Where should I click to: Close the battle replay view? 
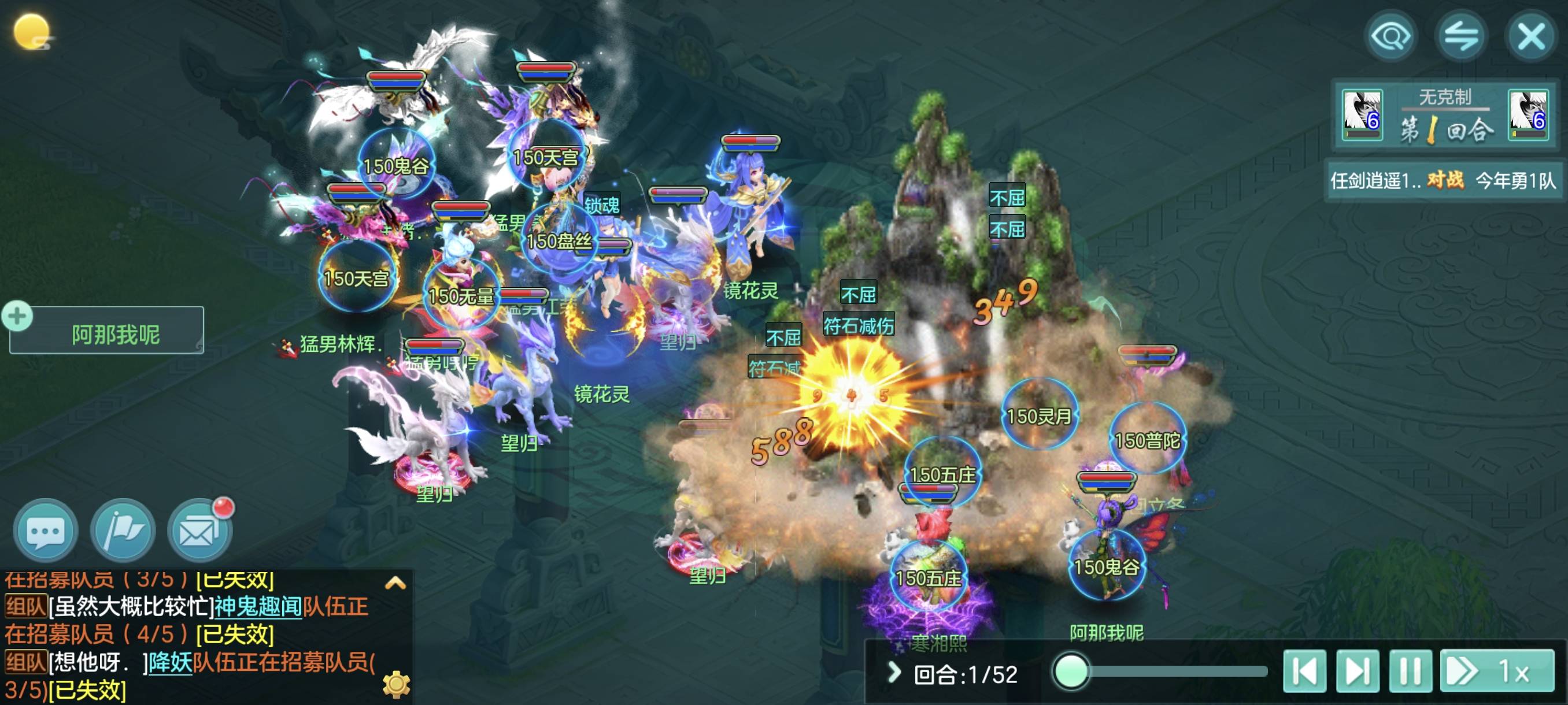1530,36
